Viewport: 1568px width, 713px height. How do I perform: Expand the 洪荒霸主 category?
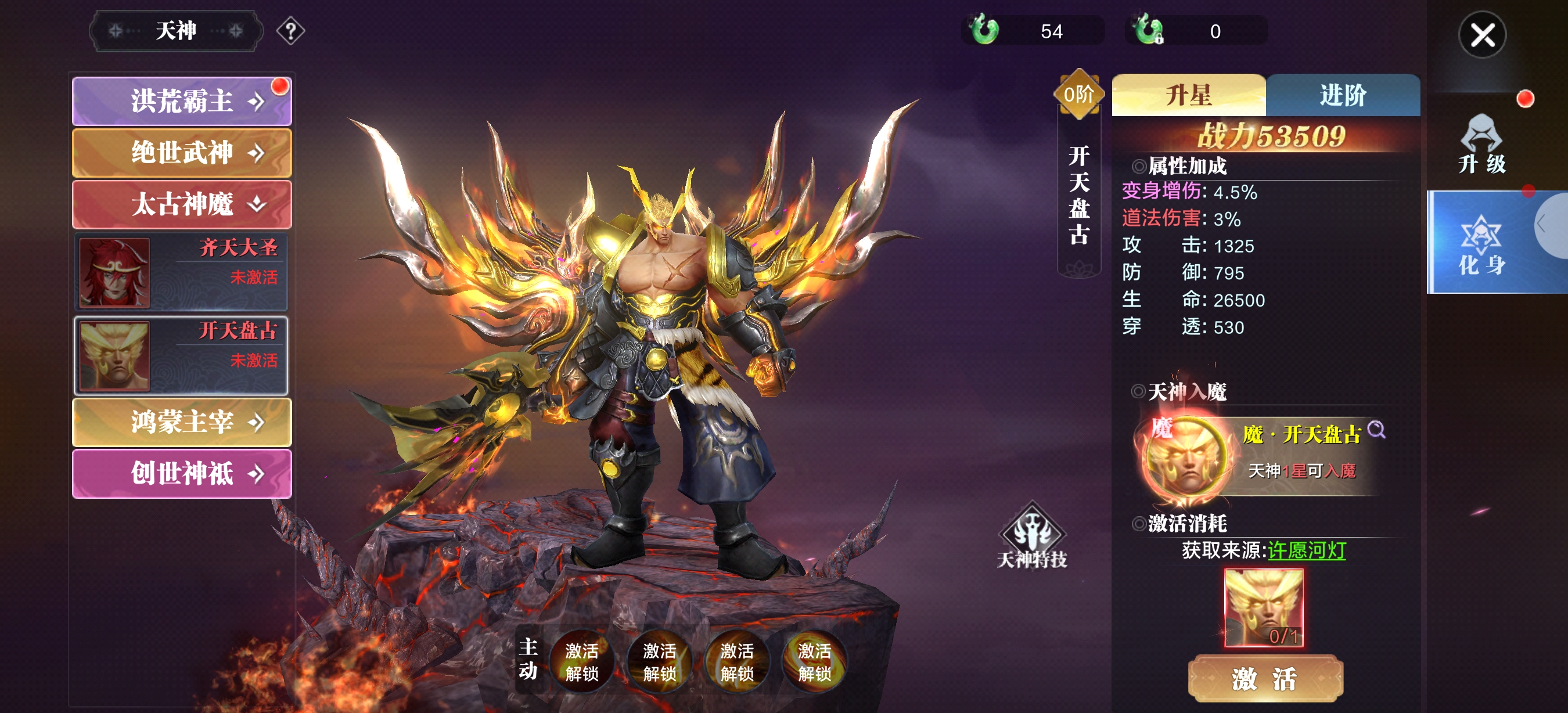point(181,101)
